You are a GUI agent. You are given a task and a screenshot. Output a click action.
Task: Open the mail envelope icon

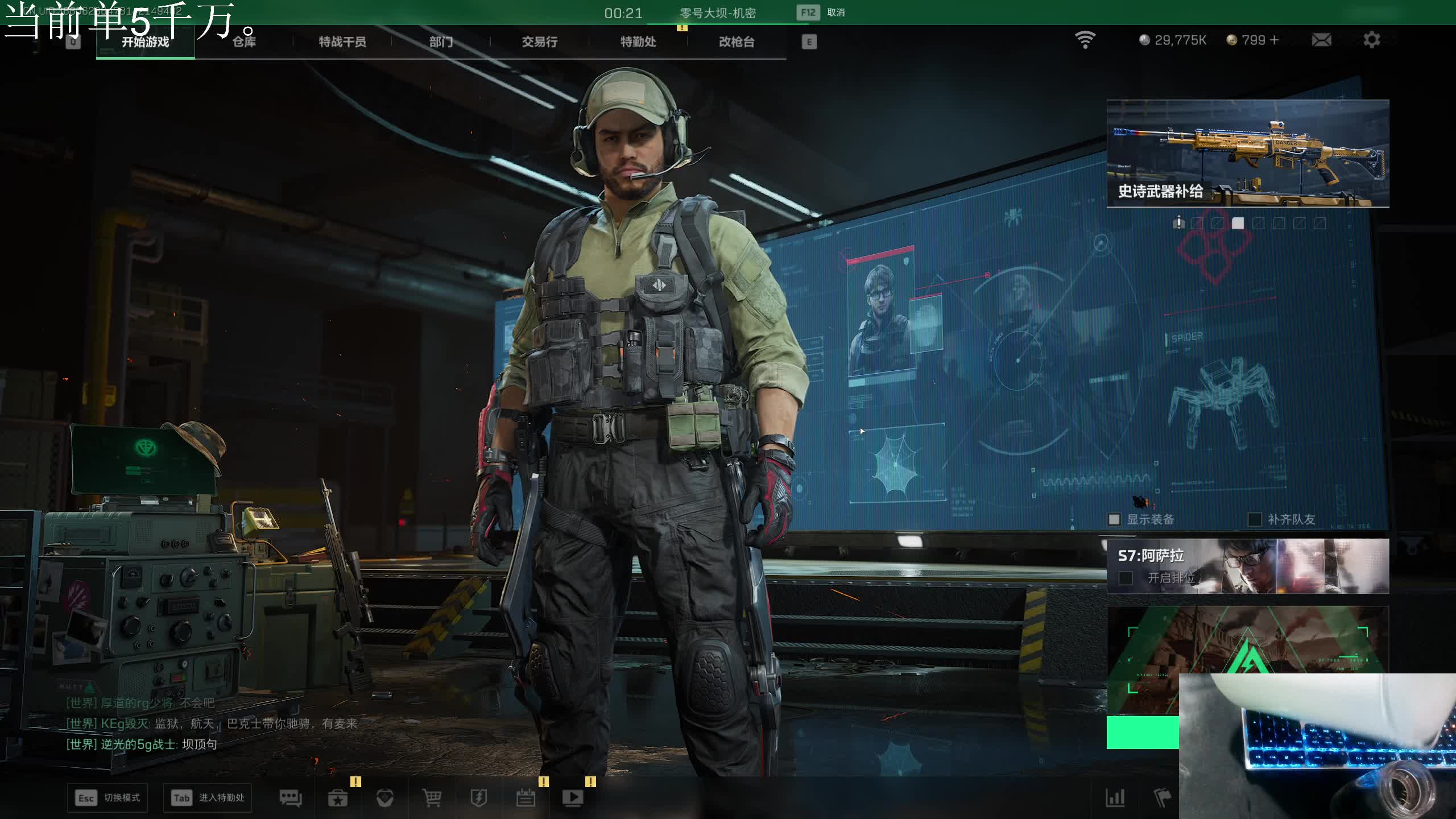1321,40
